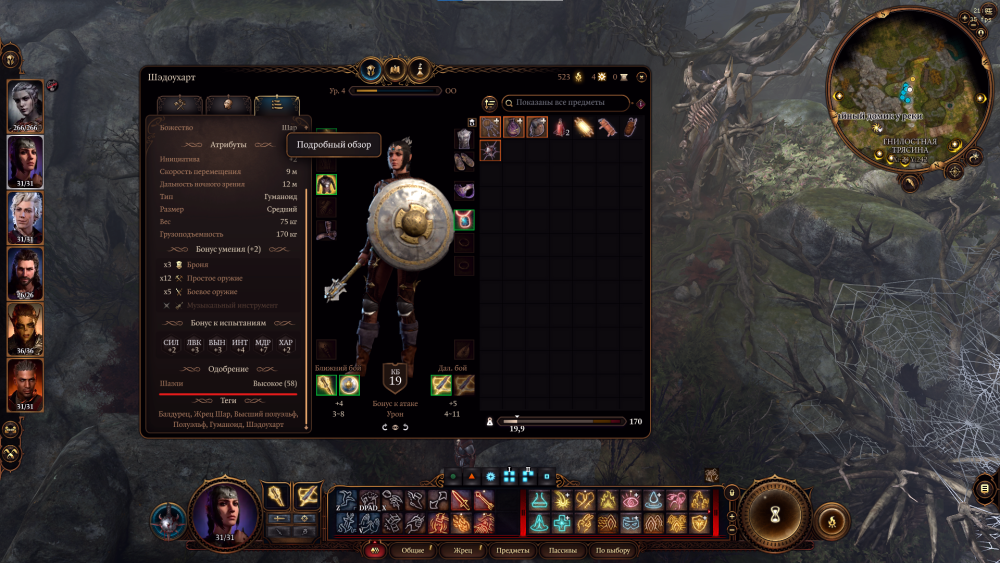1000x563 pixels.
Task: Open the inventory sort options button
Action: [490, 103]
